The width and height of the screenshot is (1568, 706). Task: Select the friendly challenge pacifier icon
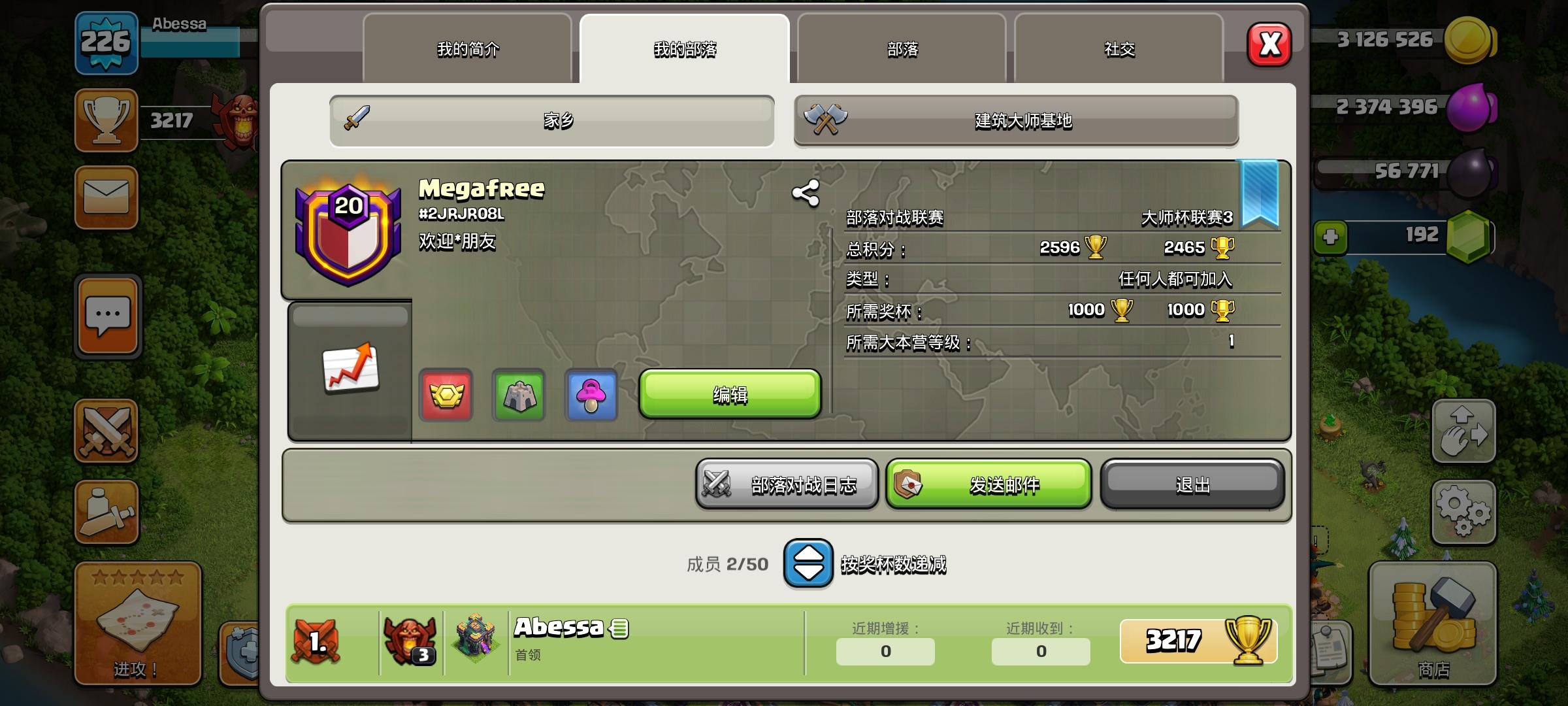coord(590,395)
